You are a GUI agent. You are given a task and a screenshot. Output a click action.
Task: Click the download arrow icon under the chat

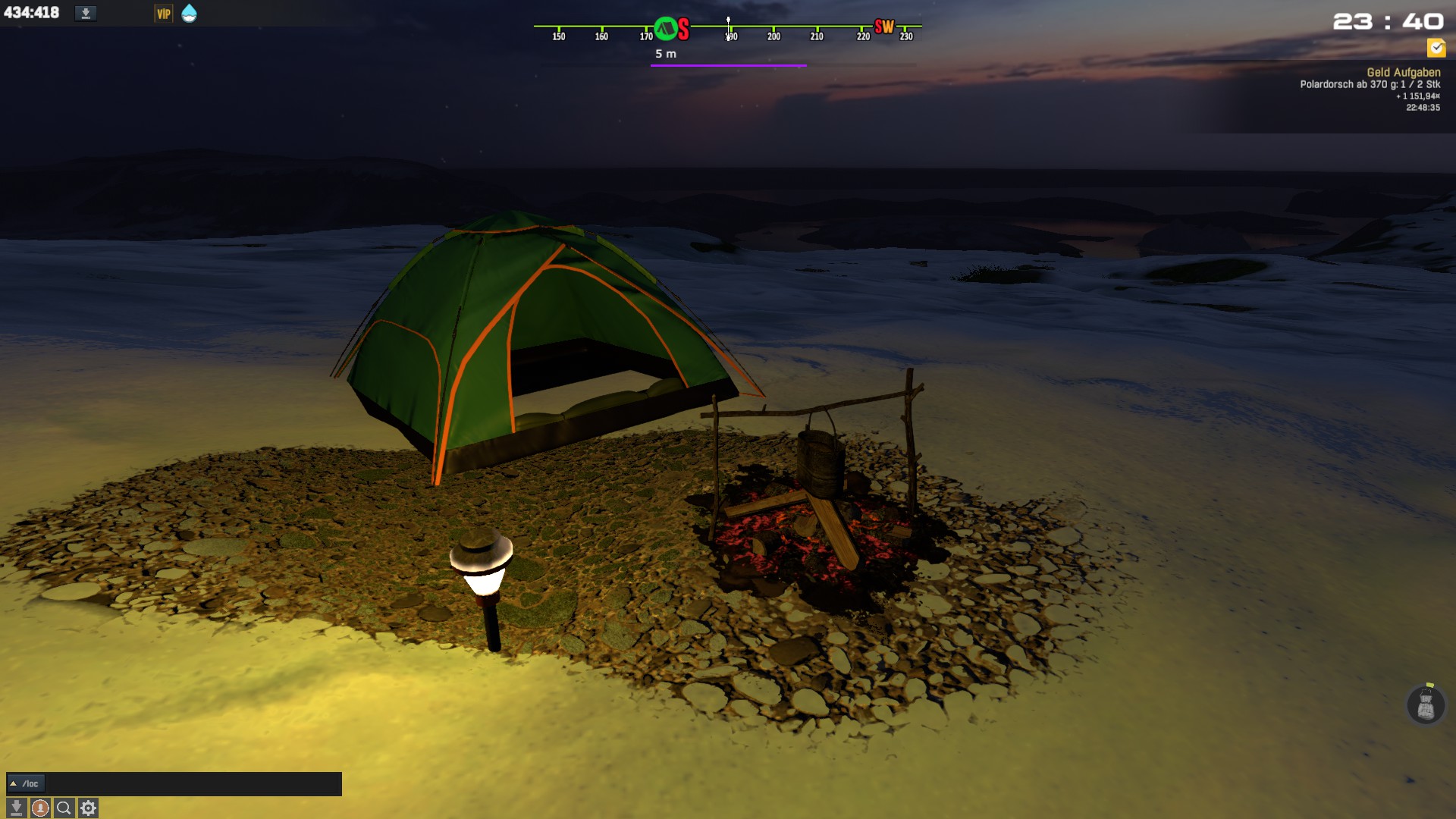(16, 808)
